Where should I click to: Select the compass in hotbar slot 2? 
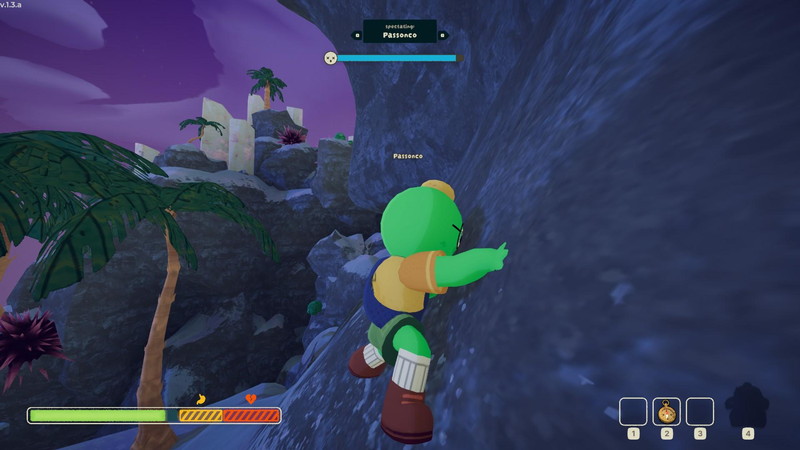pos(666,411)
